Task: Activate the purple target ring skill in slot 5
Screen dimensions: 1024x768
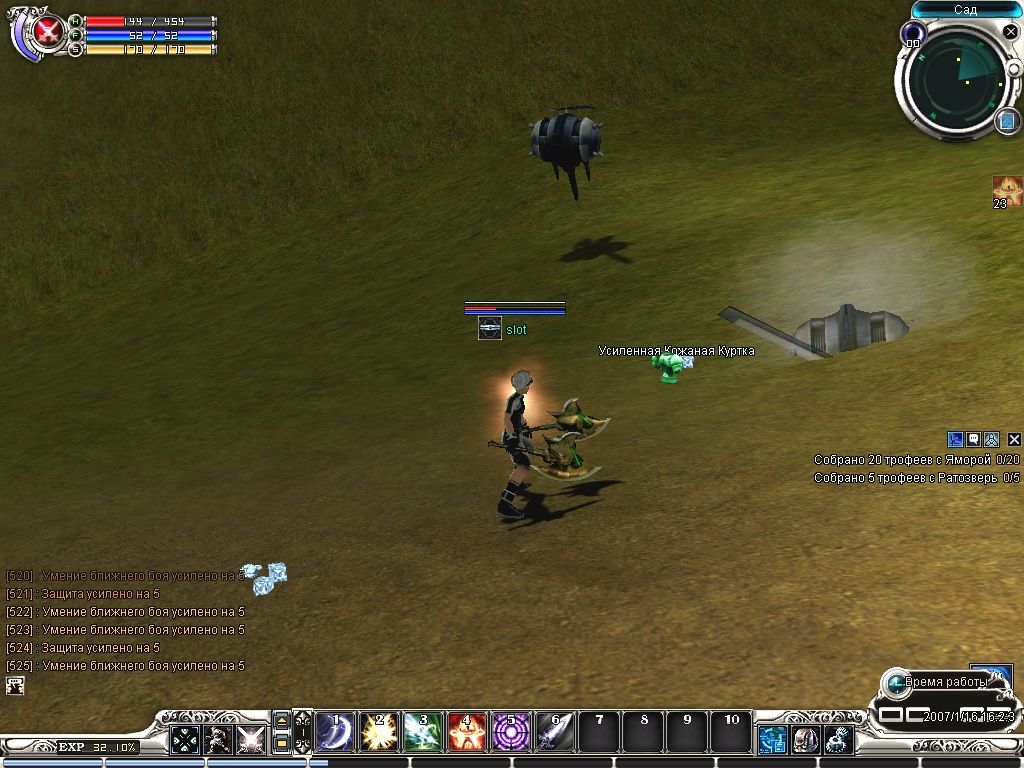Action: click(x=511, y=733)
